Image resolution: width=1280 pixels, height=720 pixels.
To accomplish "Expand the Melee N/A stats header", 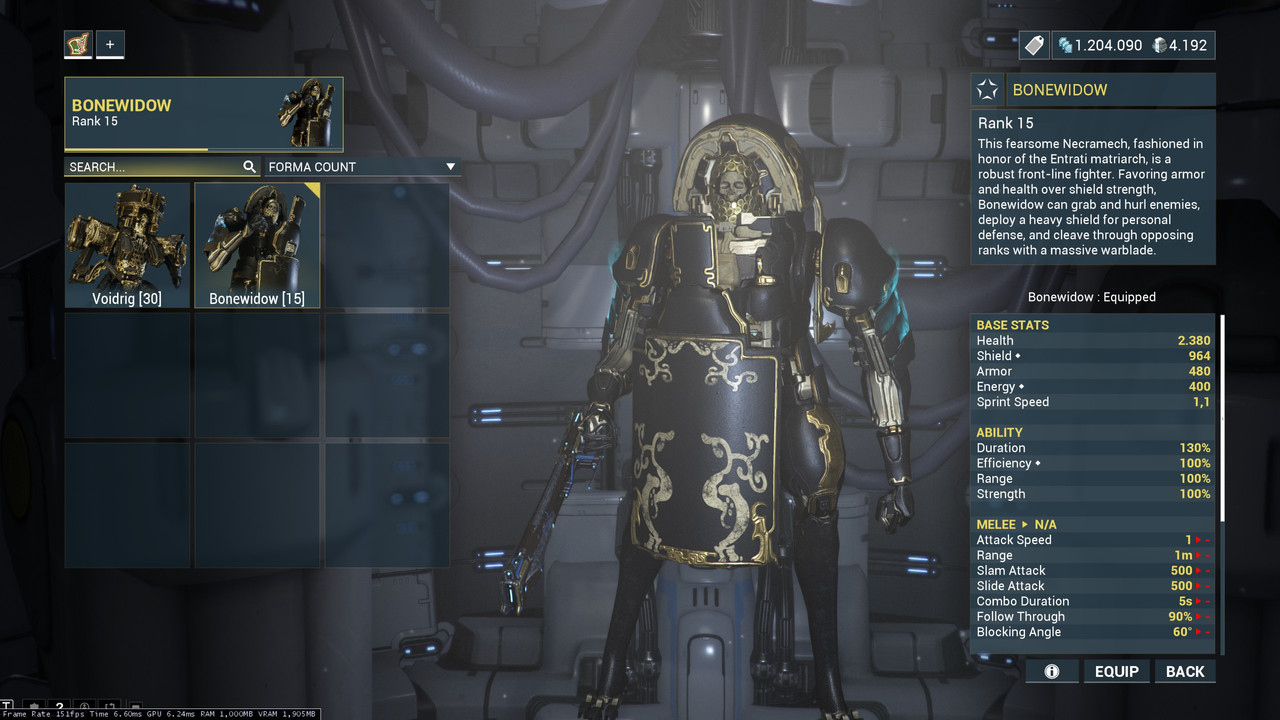I will coord(1016,524).
